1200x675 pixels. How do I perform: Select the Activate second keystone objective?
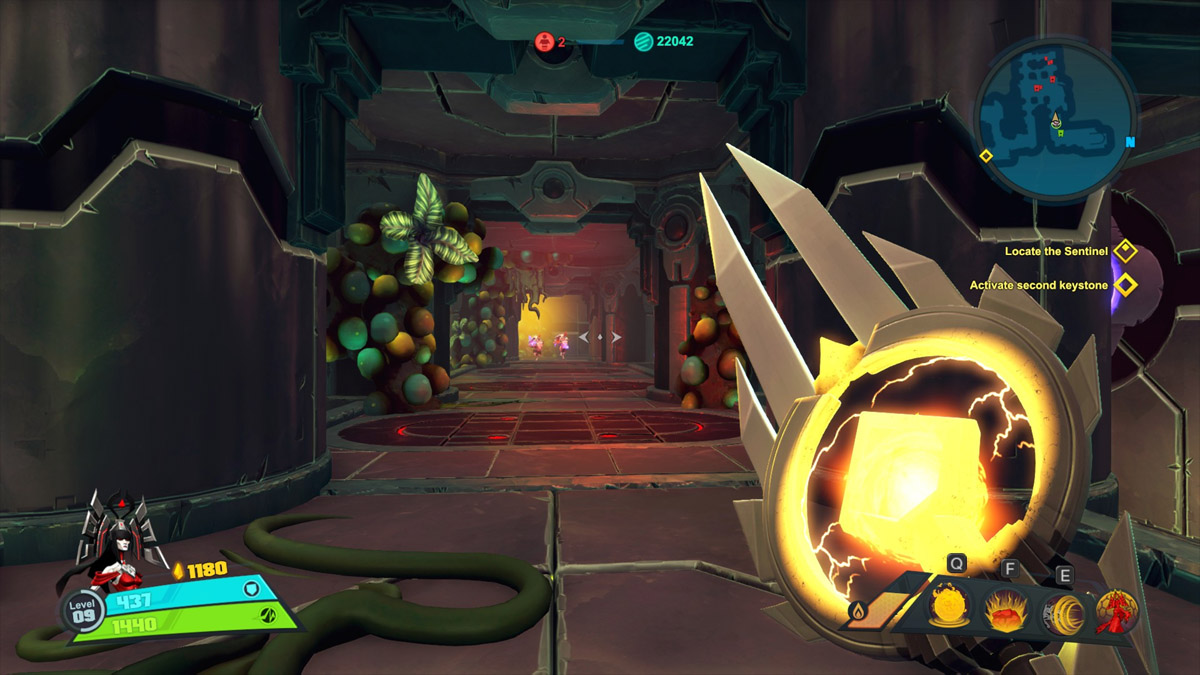click(x=1038, y=285)
